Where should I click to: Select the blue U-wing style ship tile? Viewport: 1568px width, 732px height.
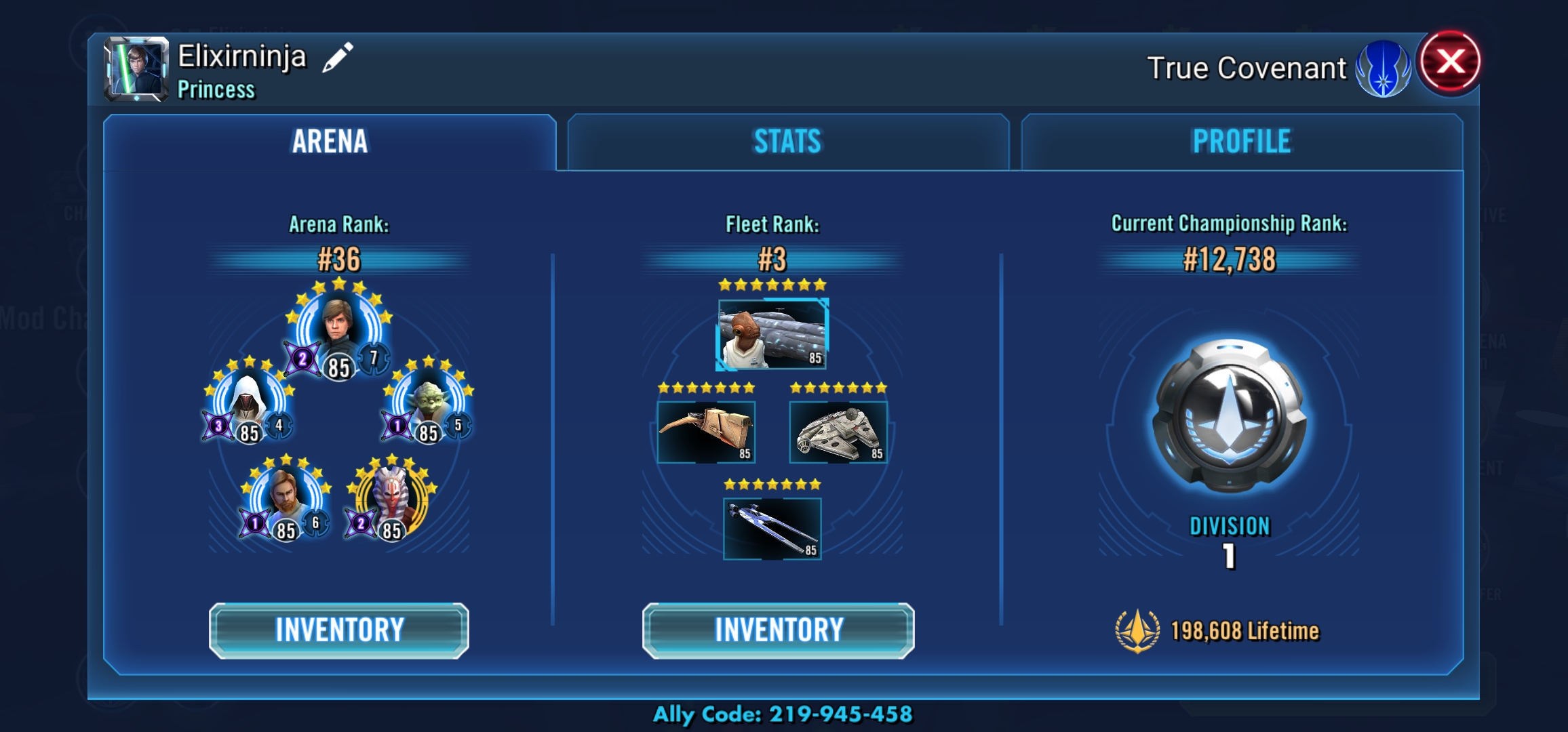[772, 529]
